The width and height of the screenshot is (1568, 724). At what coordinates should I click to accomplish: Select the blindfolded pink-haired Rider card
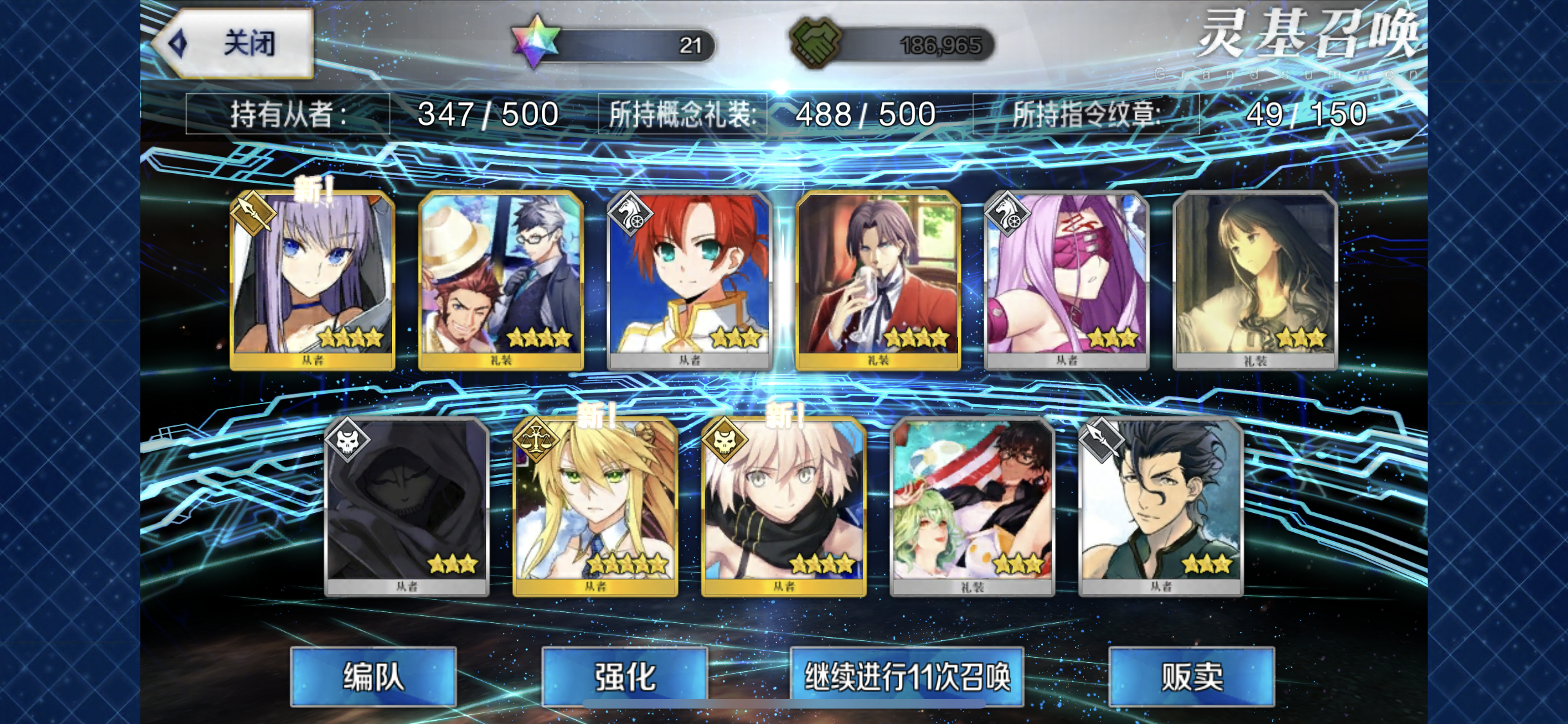[1067, 281]
